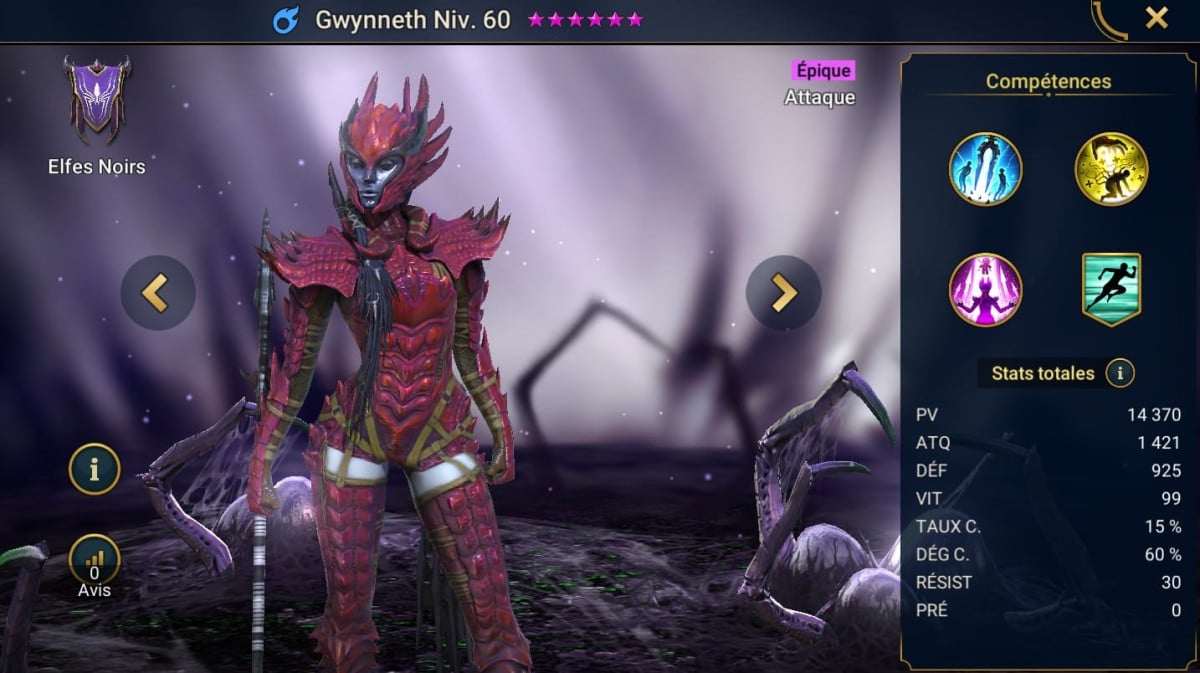This screenshot has width=1200, height=673.
Task: Open the Stats totales info tooltip
Action: [x=1120, y=374]
